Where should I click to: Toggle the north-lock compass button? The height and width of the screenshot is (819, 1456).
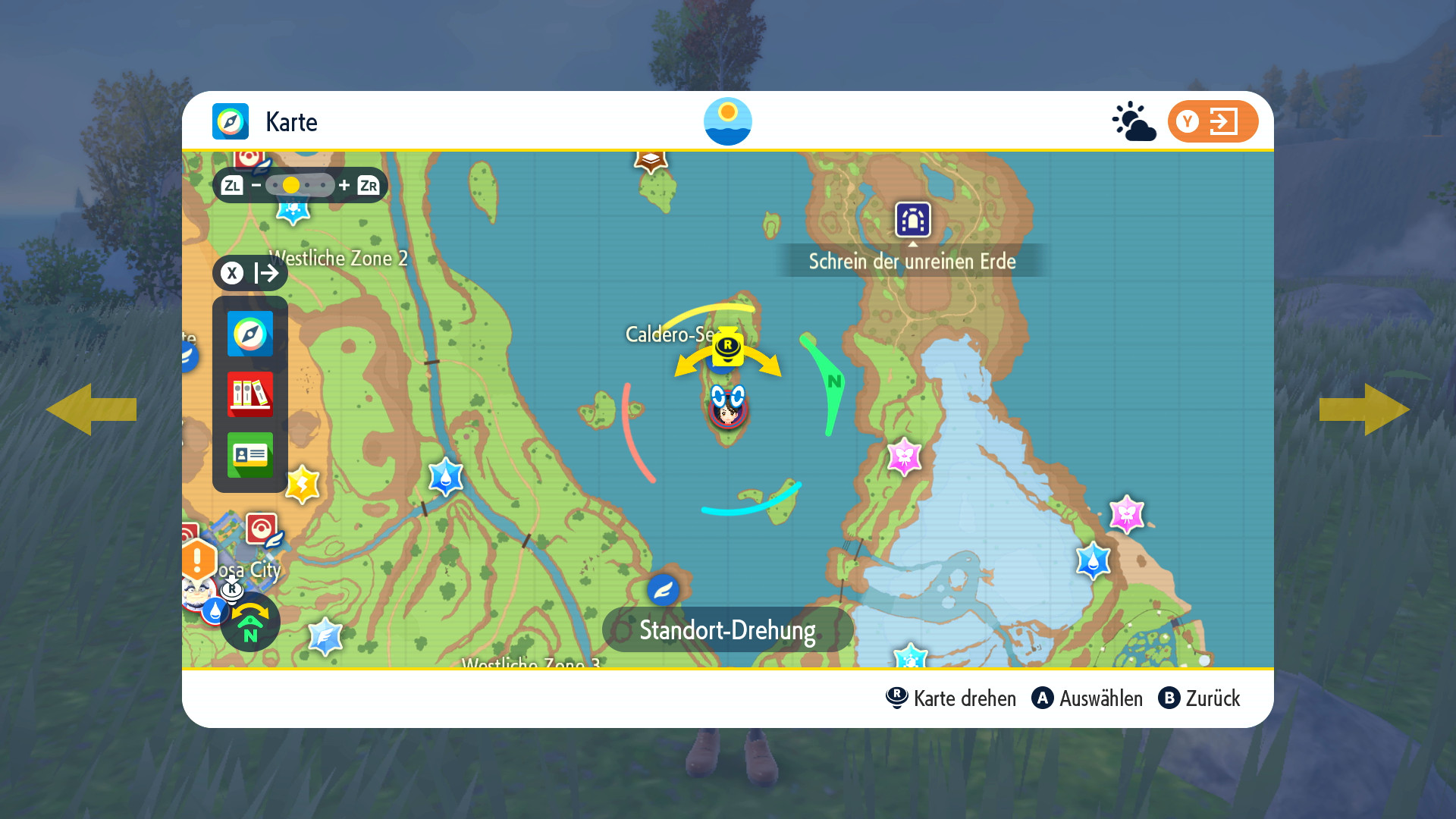point(250,622)
